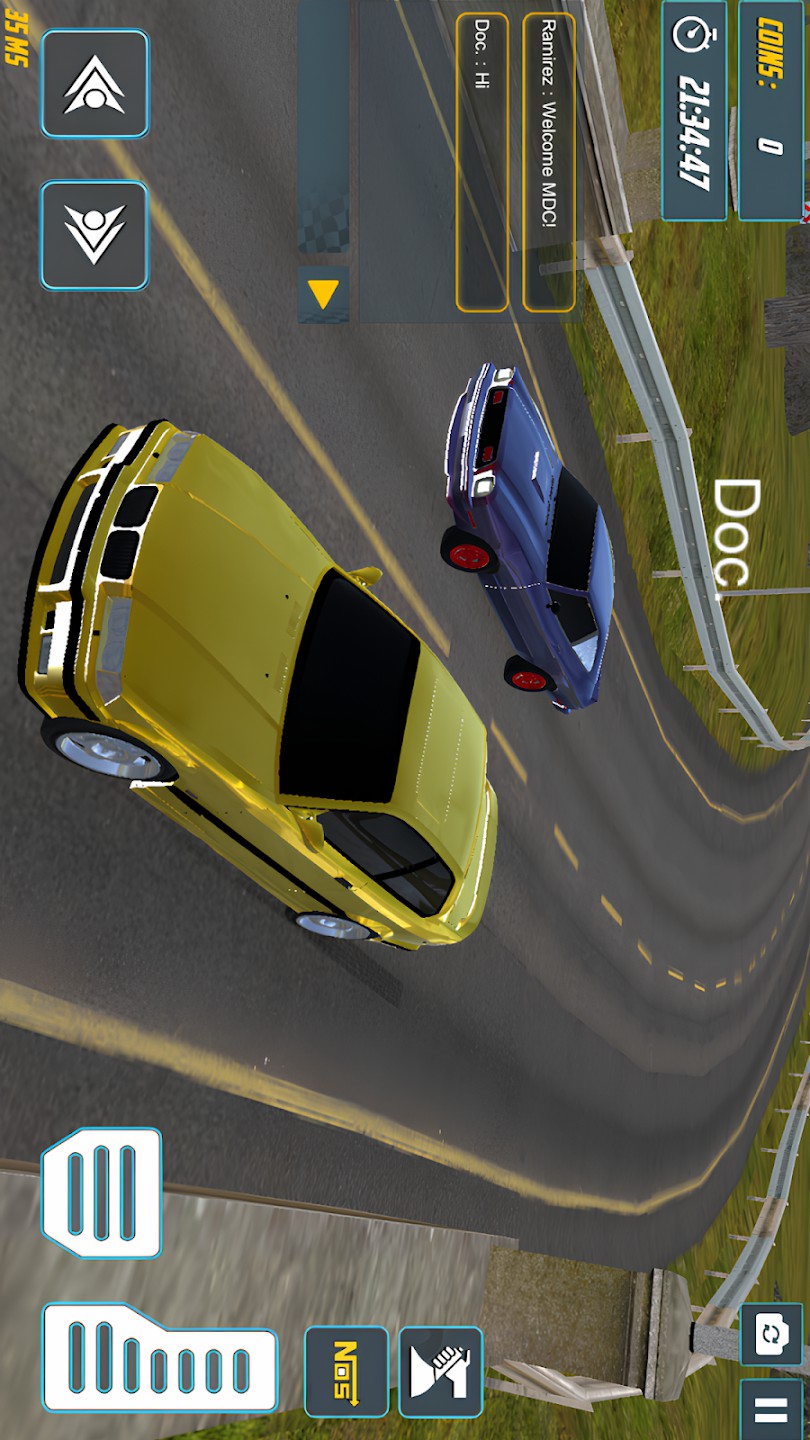Open the pause menu

(x=771, y=1410)
